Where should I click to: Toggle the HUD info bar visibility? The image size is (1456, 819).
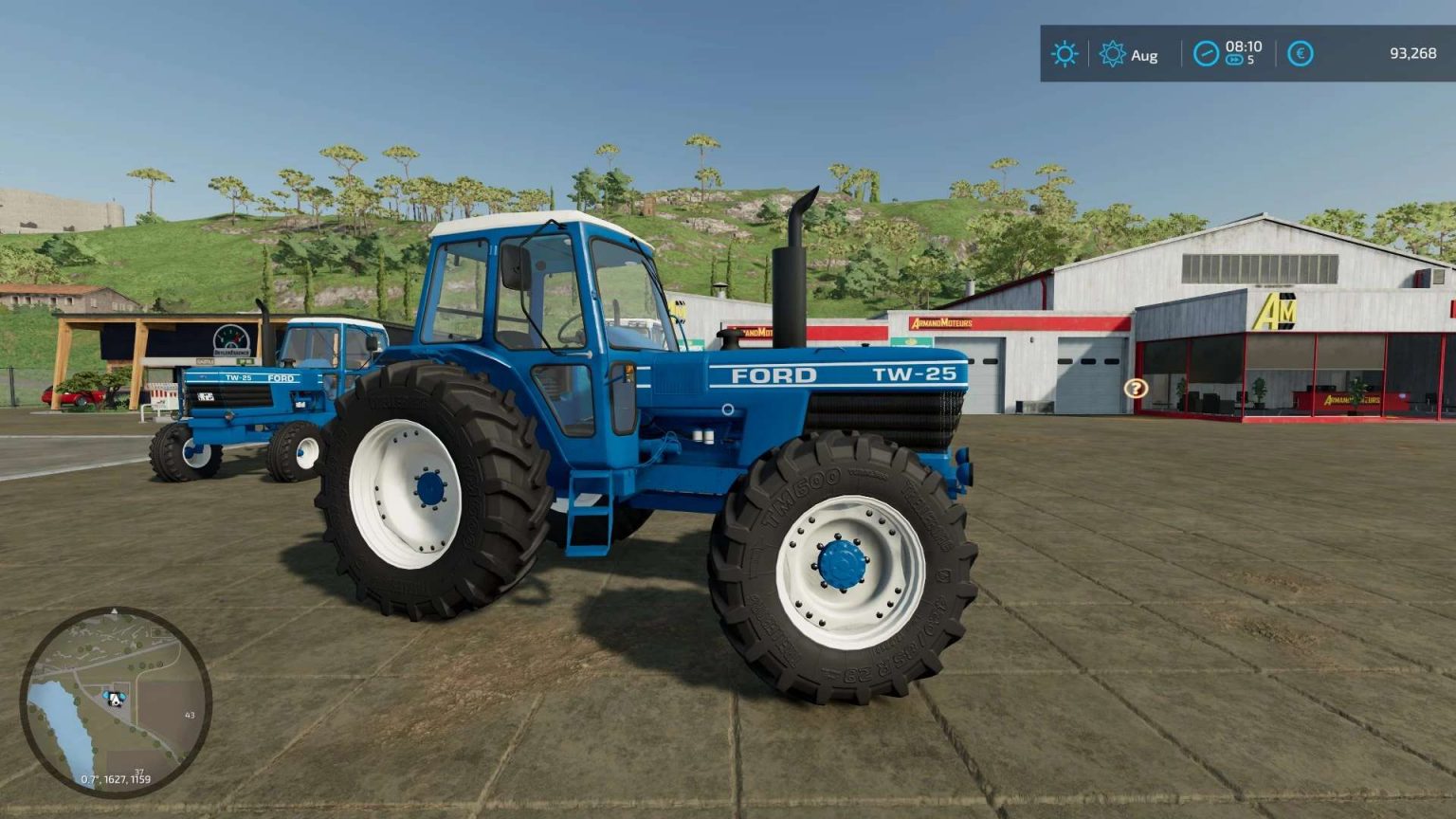pyautogui.click(x=1232, y=54)
